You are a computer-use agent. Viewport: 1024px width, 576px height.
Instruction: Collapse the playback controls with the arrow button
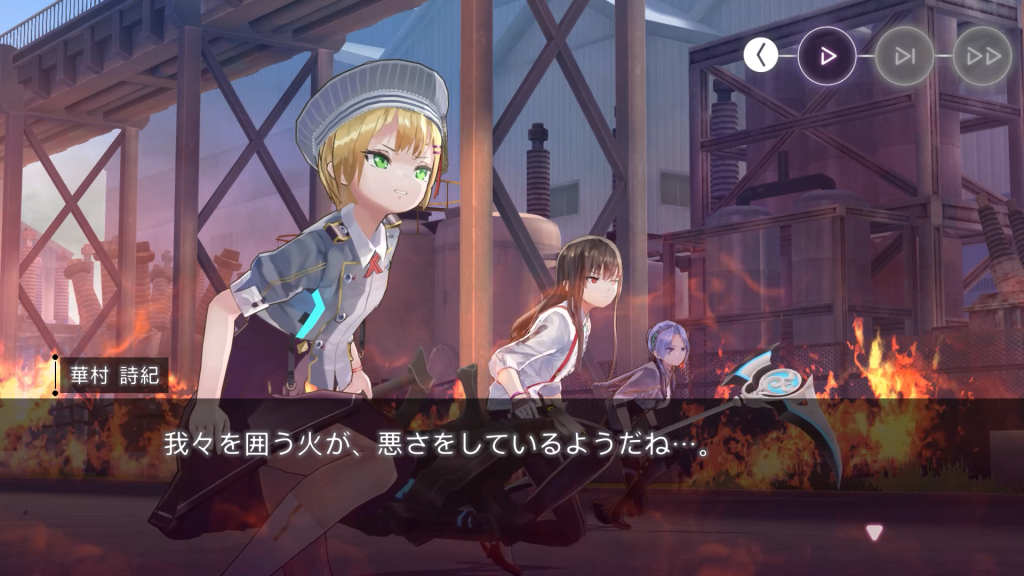click(761, 55)
